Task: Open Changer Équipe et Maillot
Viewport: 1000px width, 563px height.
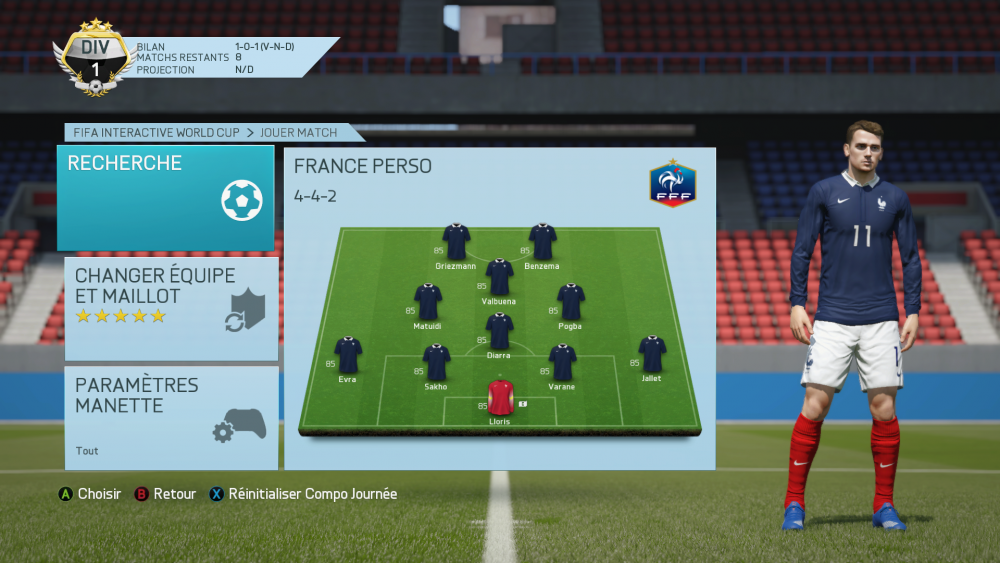Action: click(171, 308)
